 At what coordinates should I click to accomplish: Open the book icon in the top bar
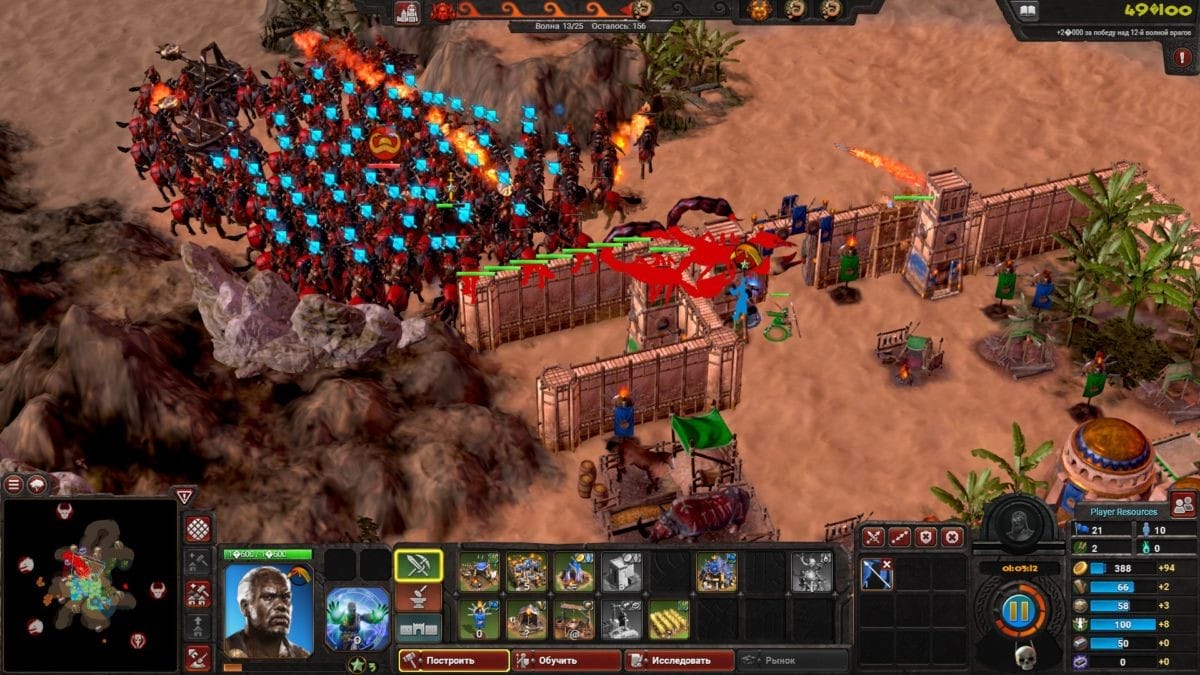point(1028,12)
